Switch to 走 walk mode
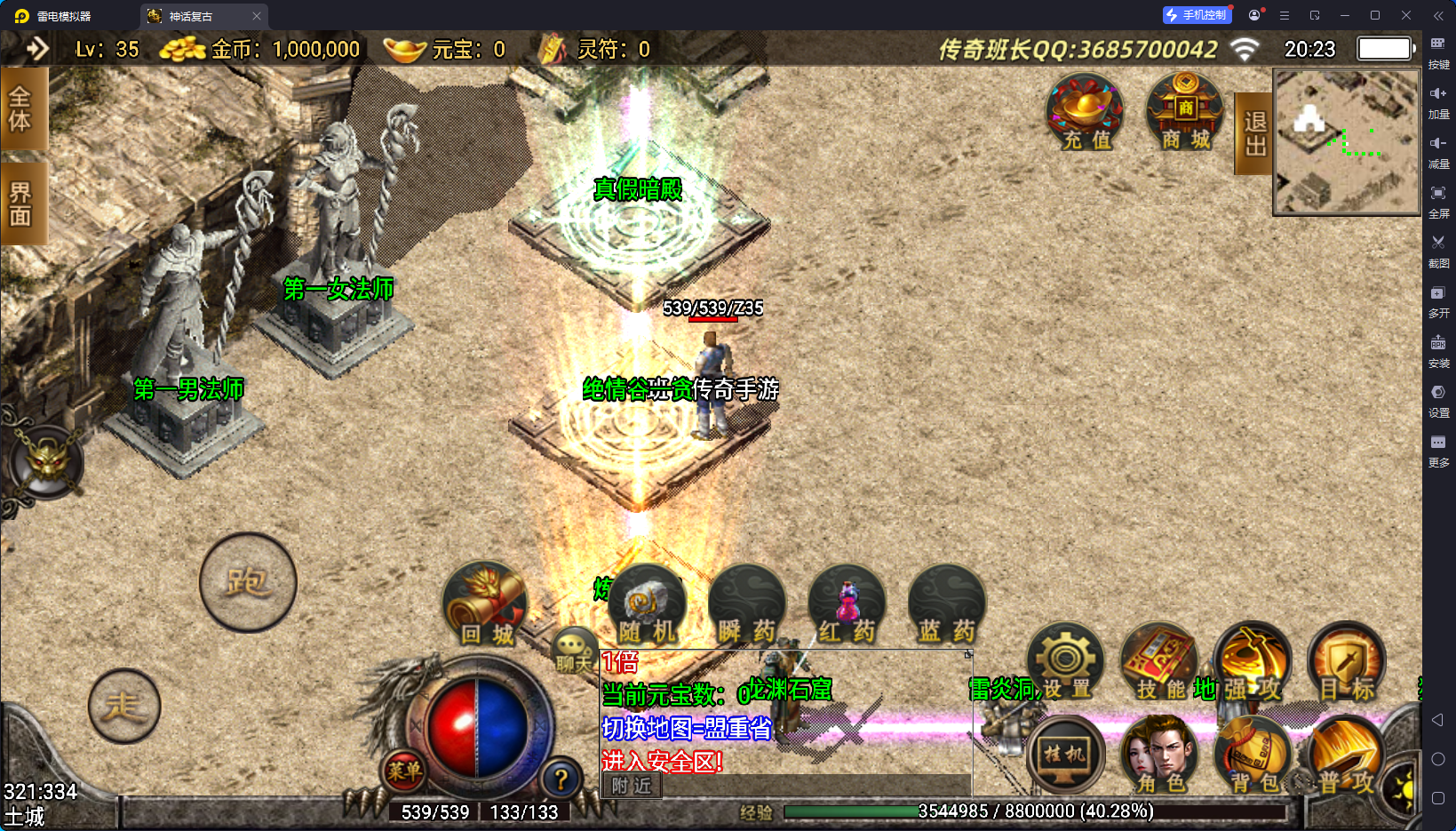 pos(124,707)
